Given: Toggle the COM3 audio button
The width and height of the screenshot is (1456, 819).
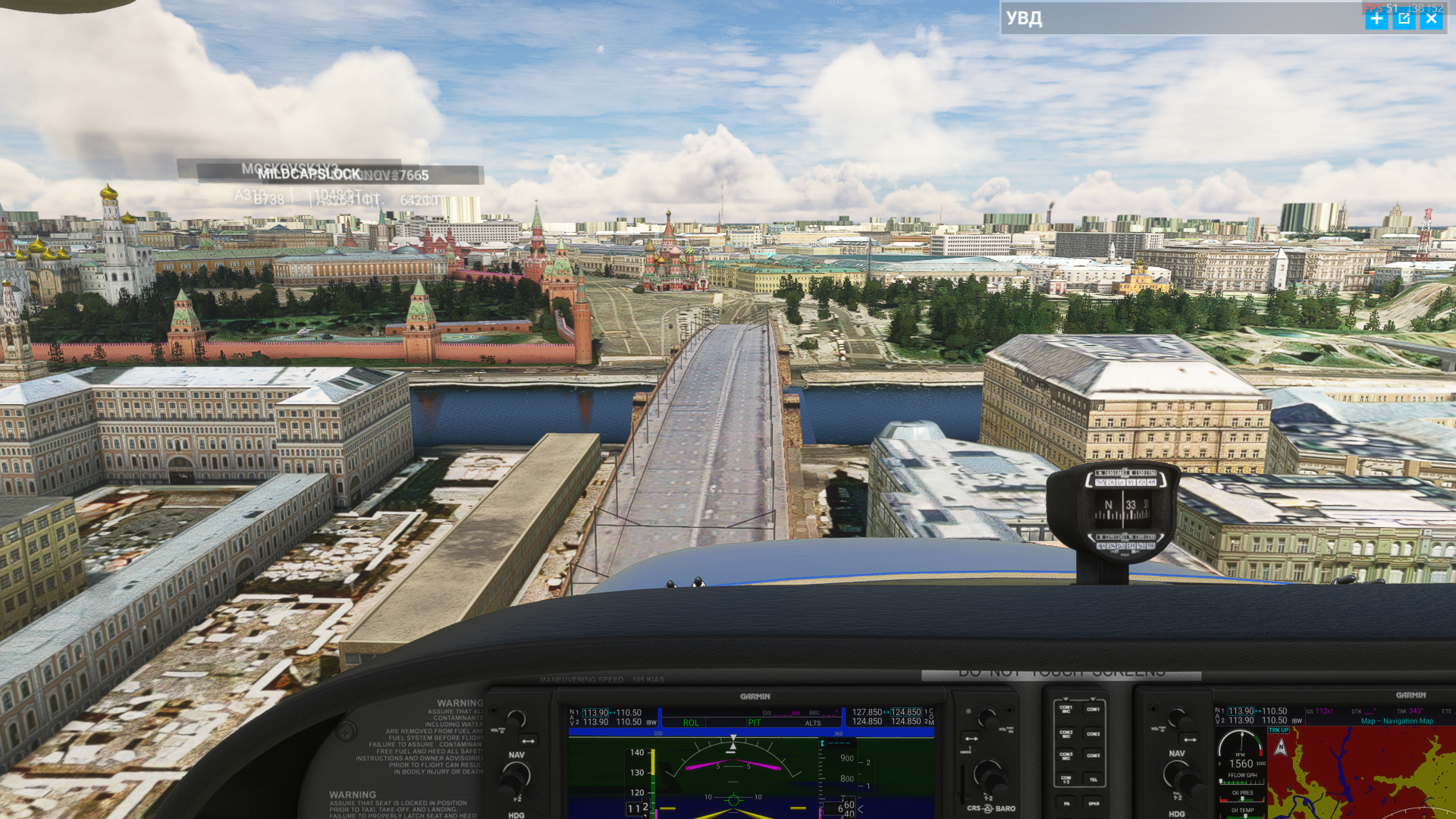Looking at the screenshot, I should [1093, 755].
